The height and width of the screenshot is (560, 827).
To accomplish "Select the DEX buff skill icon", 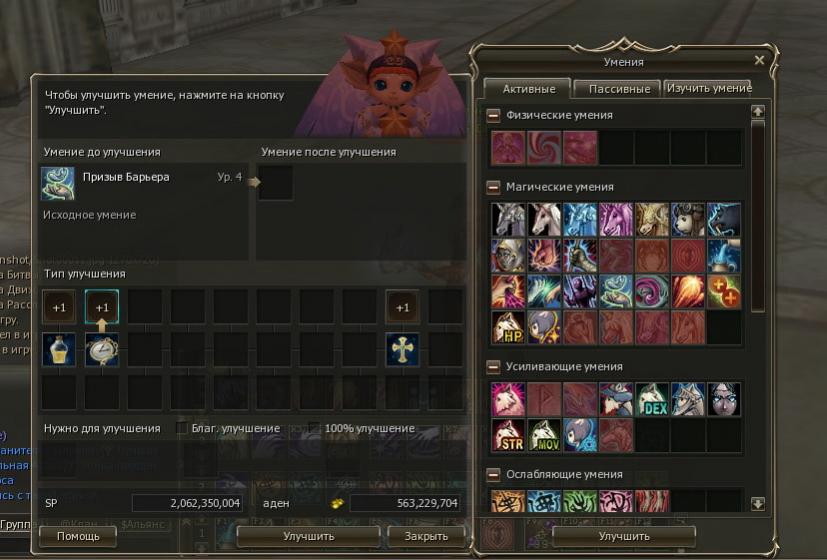I will (x=652, y=399).
